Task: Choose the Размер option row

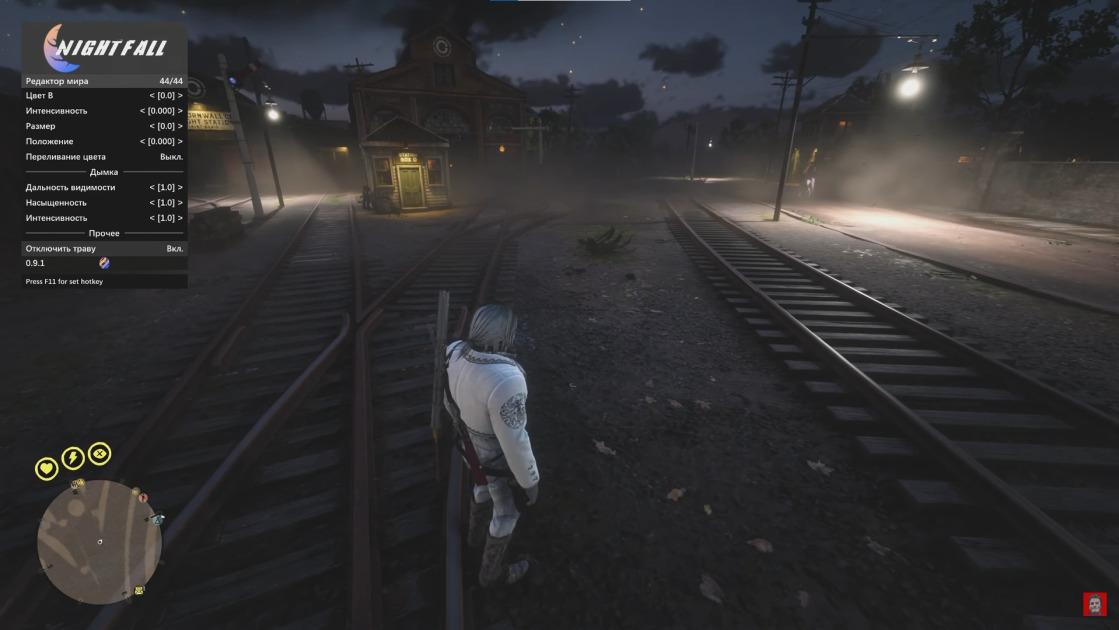Action: click(x=104, y=126)
